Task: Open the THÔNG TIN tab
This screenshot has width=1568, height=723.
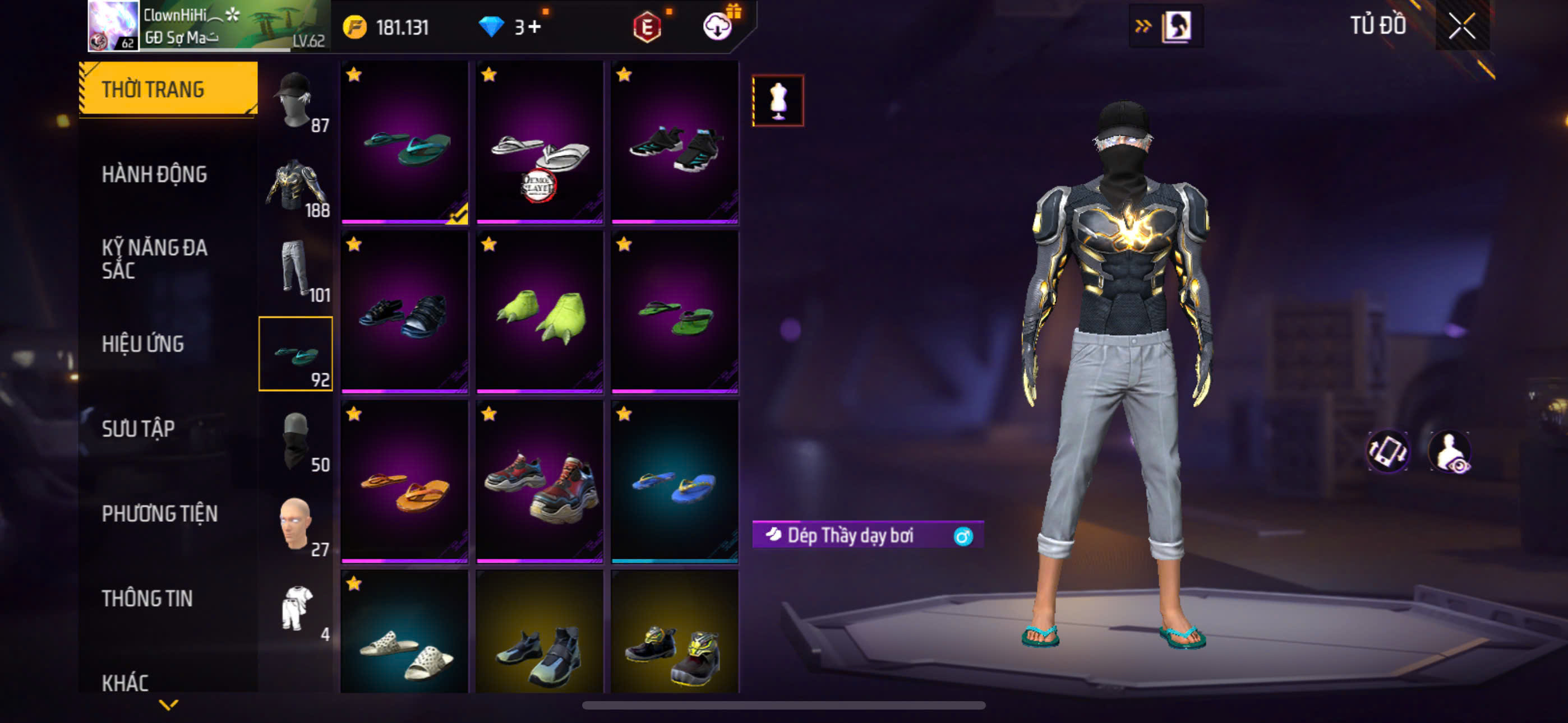Action: click(147, 598)
